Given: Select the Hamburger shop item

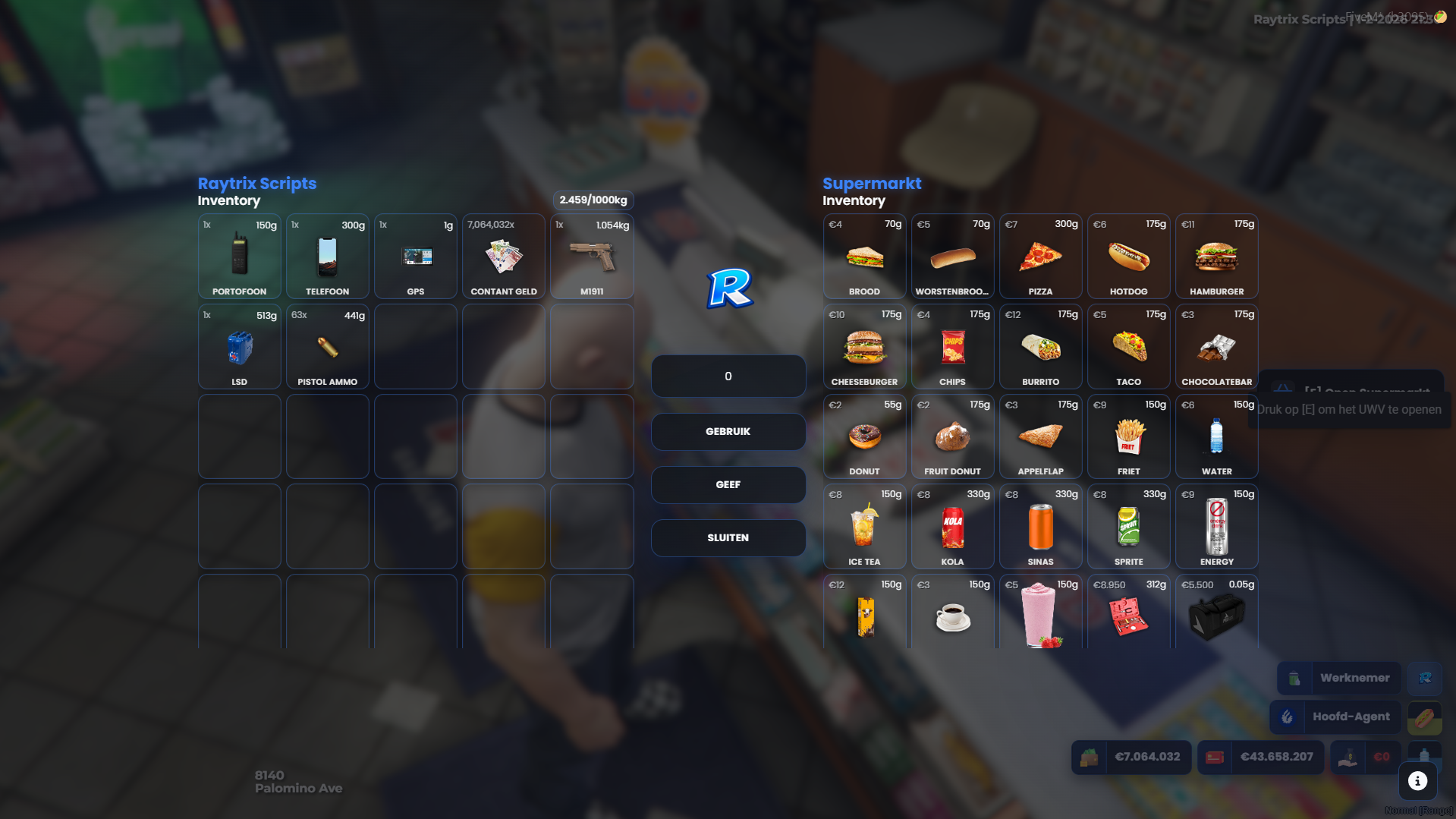Looking at the screenshot, I should (1216, 257).
